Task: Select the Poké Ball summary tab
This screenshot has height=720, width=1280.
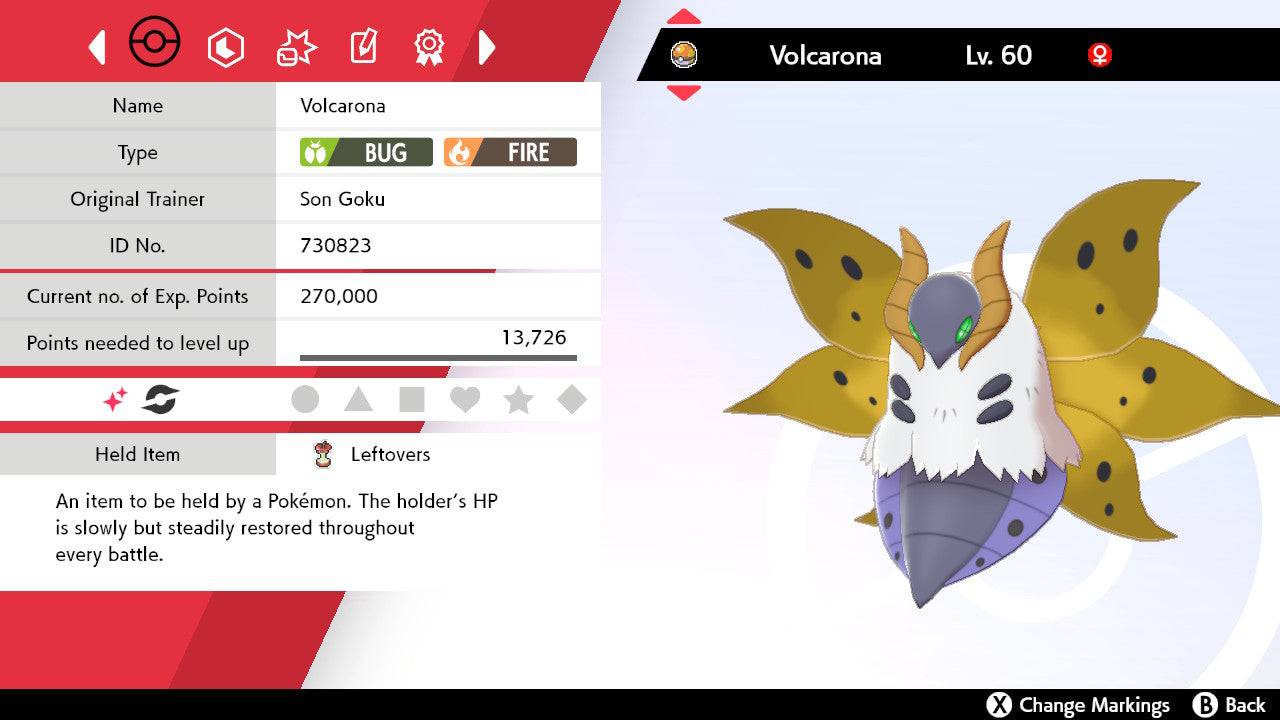Action: click(x=155, y=45)
